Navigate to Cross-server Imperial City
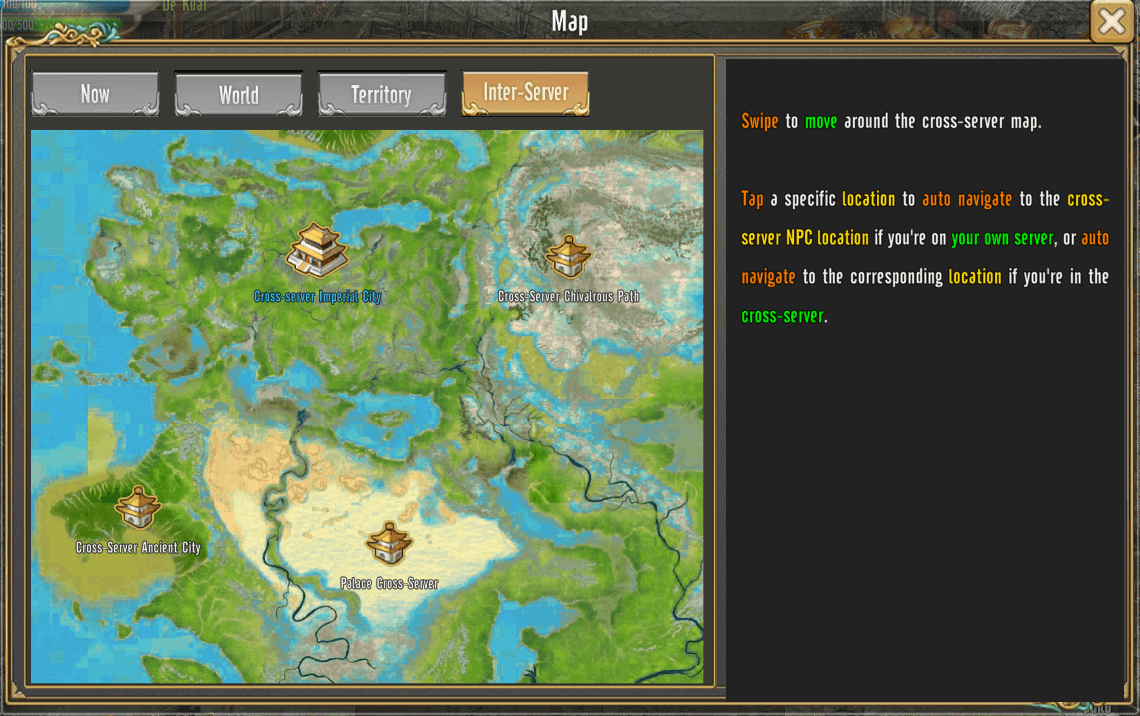This screenshot has width=1140, height=716. tap(317, 251)
